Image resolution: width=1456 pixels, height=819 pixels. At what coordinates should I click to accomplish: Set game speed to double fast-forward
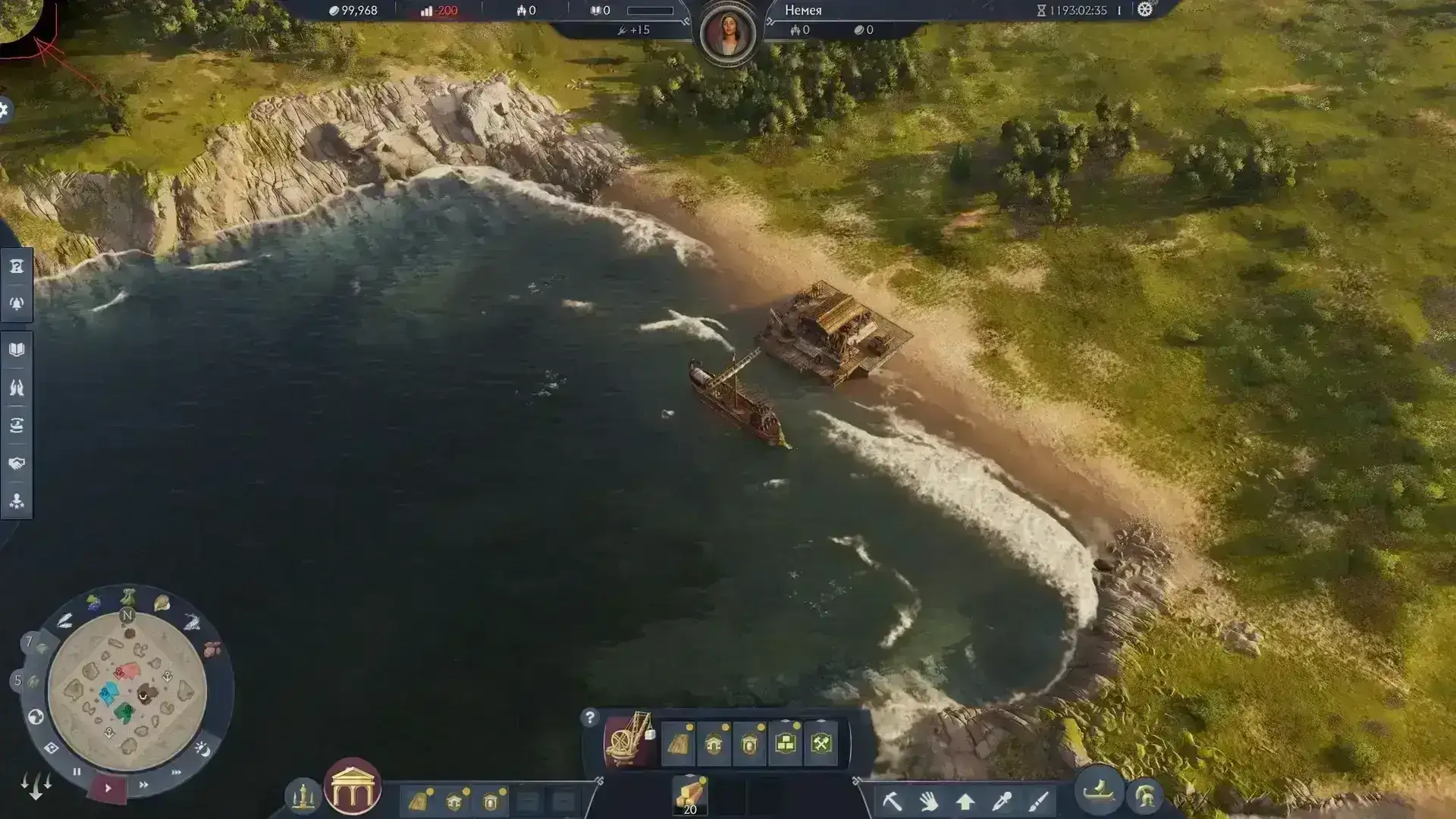(x=144, y=785)
